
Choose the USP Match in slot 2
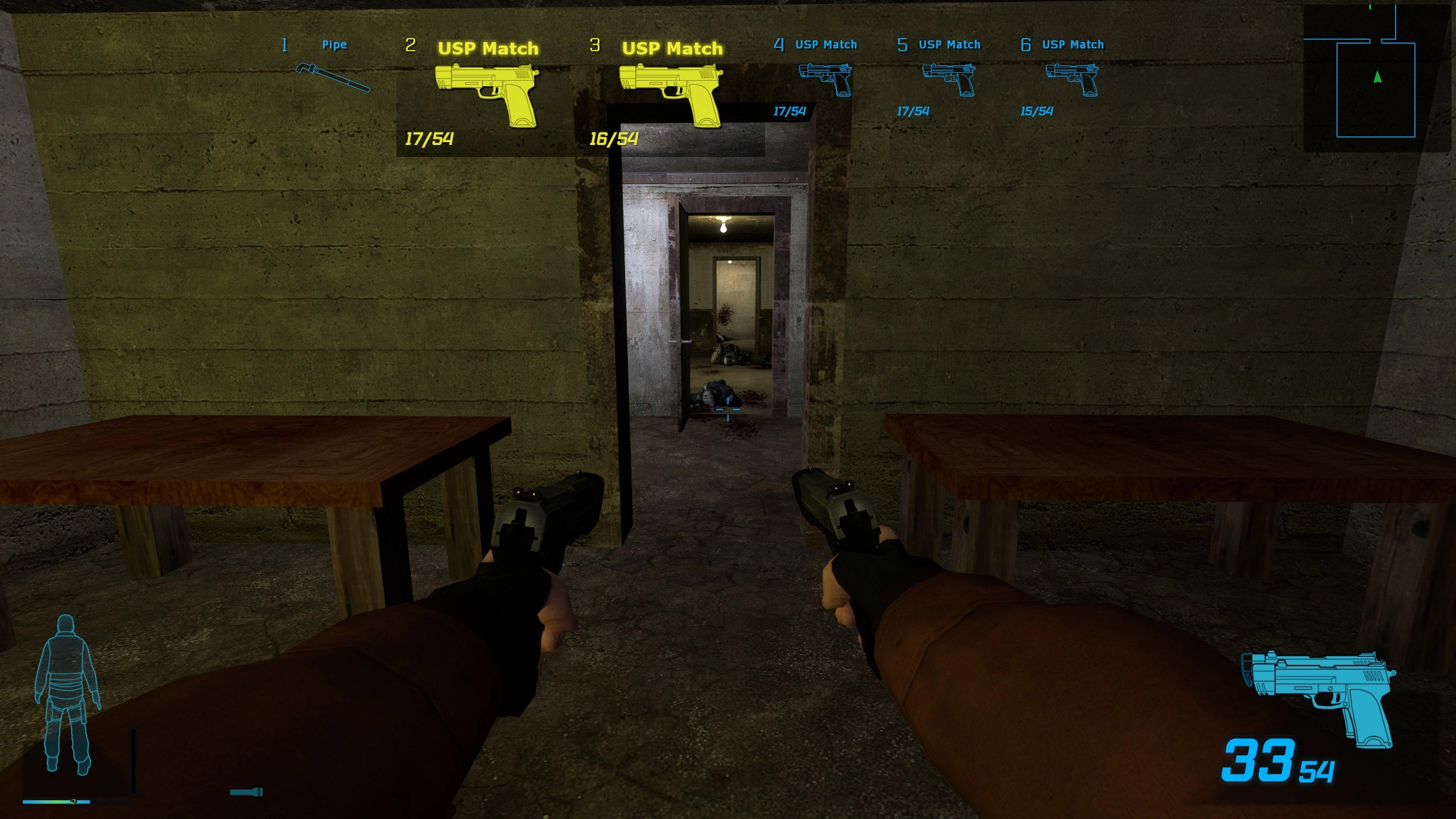[x=486, y=95]
